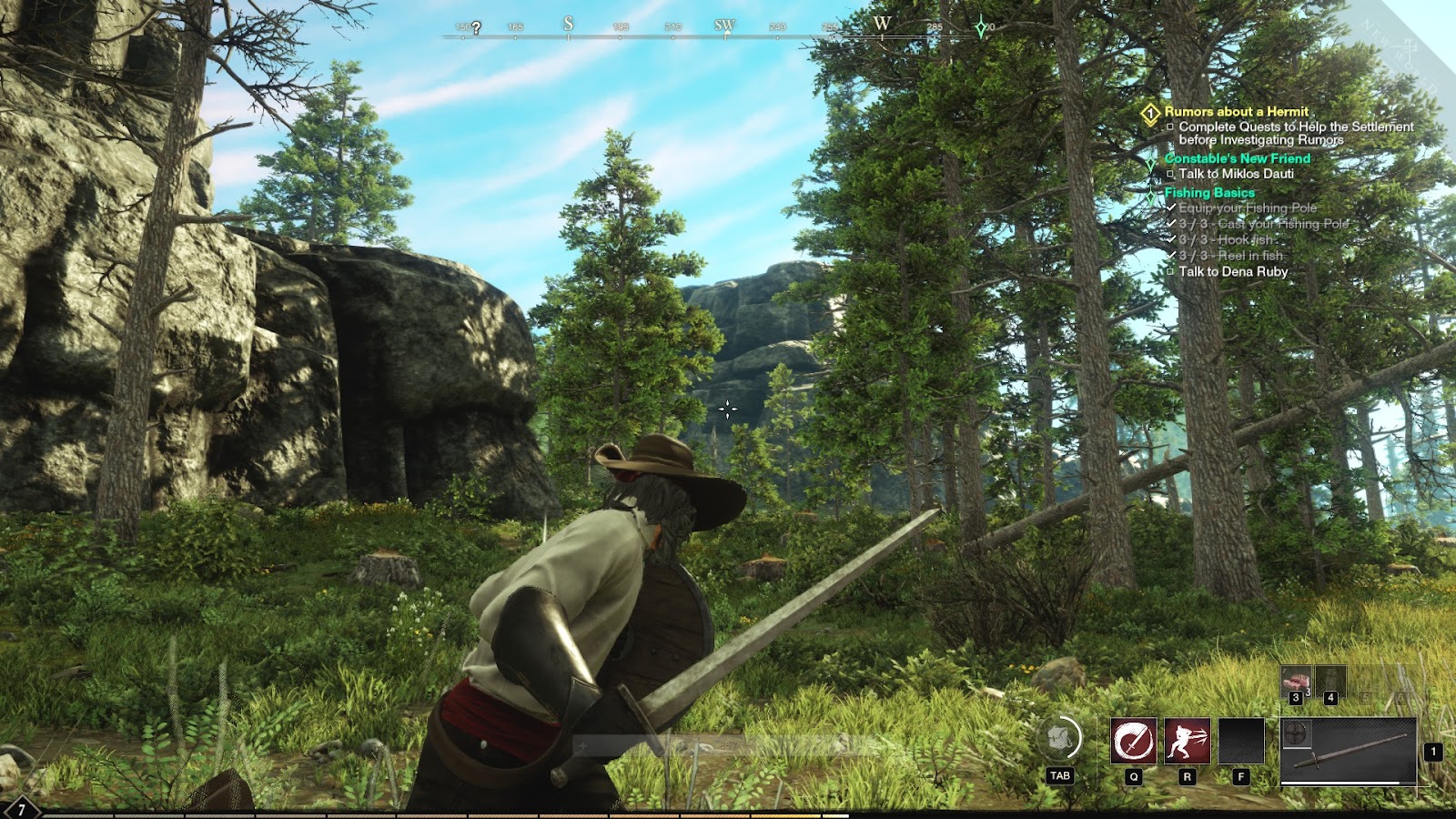Use the raw meat consumable slot

pos(1296,682)
